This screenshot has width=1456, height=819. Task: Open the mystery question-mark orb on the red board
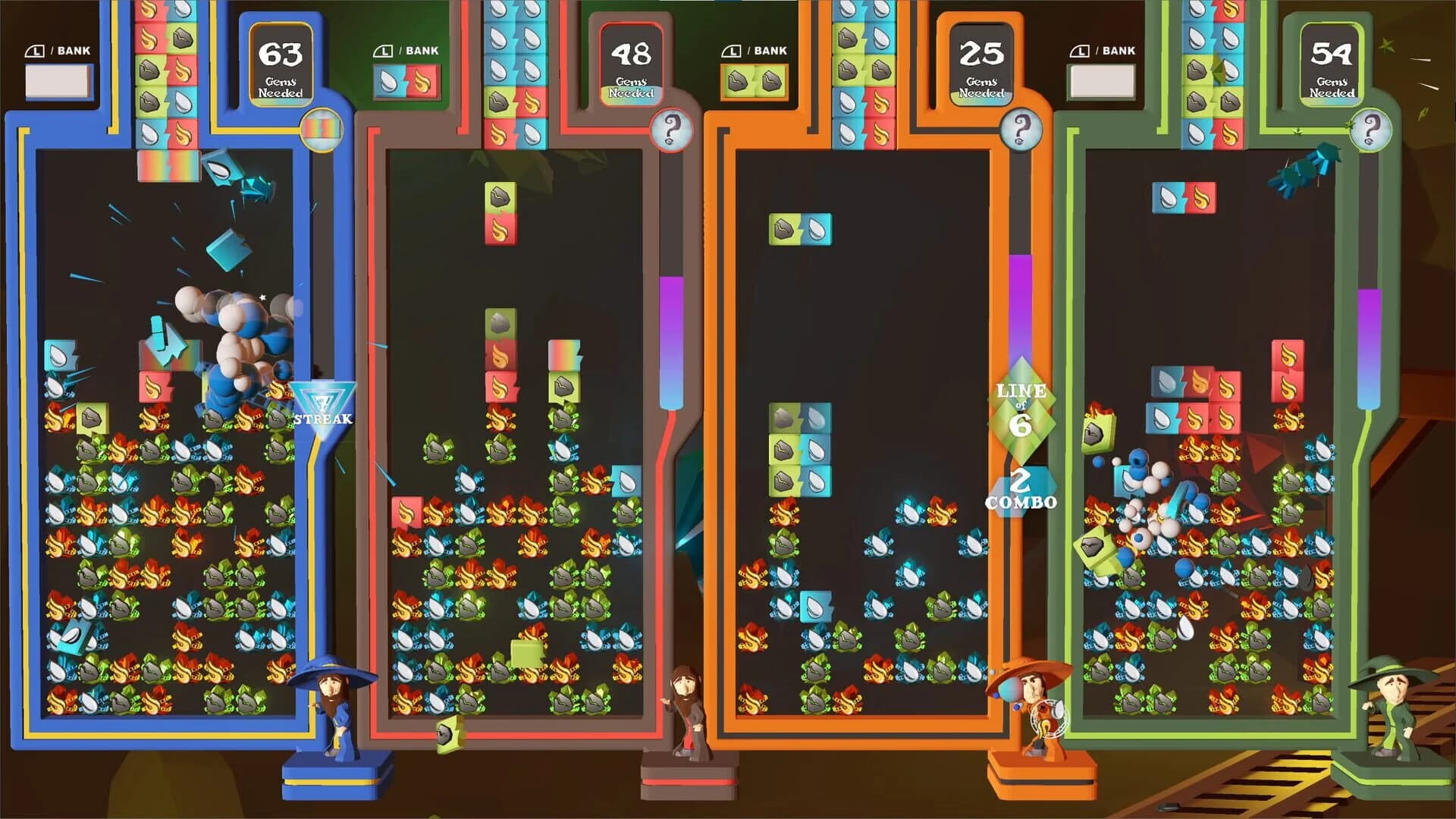click(670, 130)
